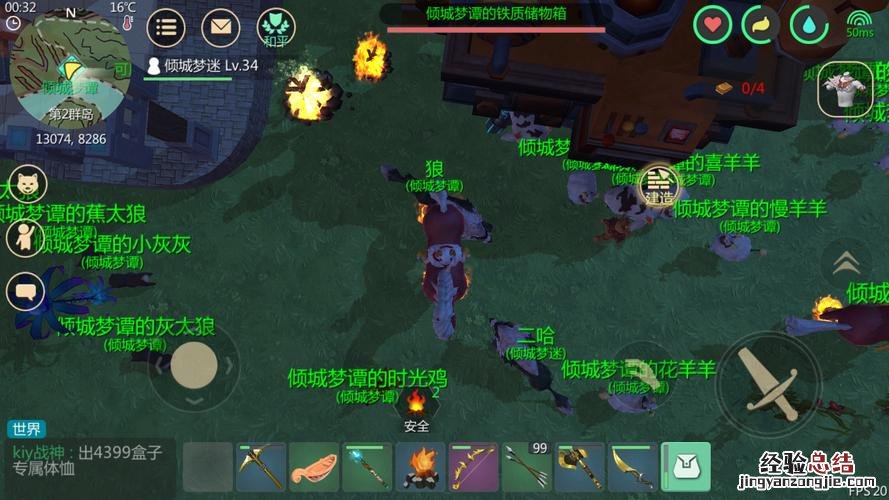The height and width of the screenshot is (500, 889).
Task: Open the backpack inventory button
Action: 686,467
